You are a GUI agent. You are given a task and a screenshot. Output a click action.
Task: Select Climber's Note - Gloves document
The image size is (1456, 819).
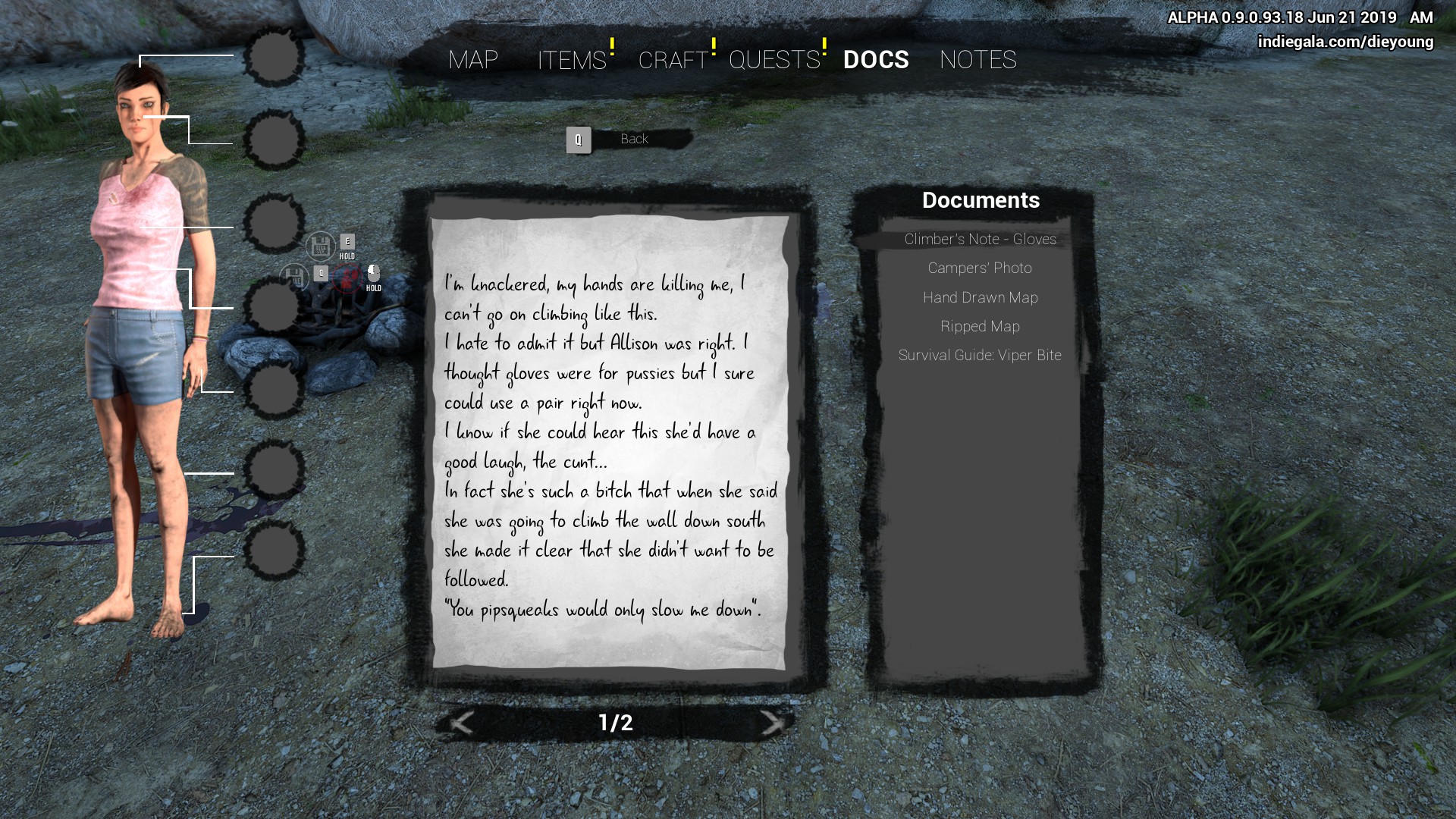tap(980, 240)
